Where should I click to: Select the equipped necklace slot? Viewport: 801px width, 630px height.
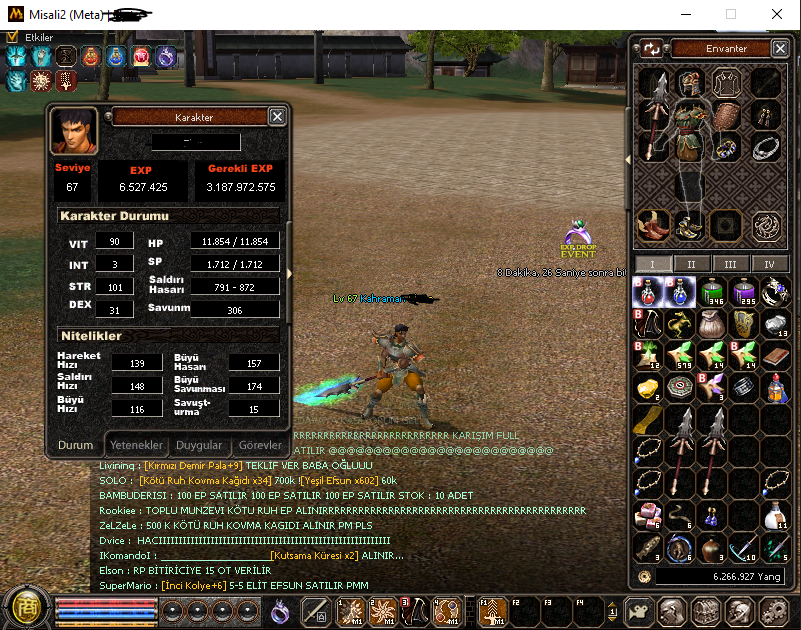pyautogui.click(x=766, y=147)
